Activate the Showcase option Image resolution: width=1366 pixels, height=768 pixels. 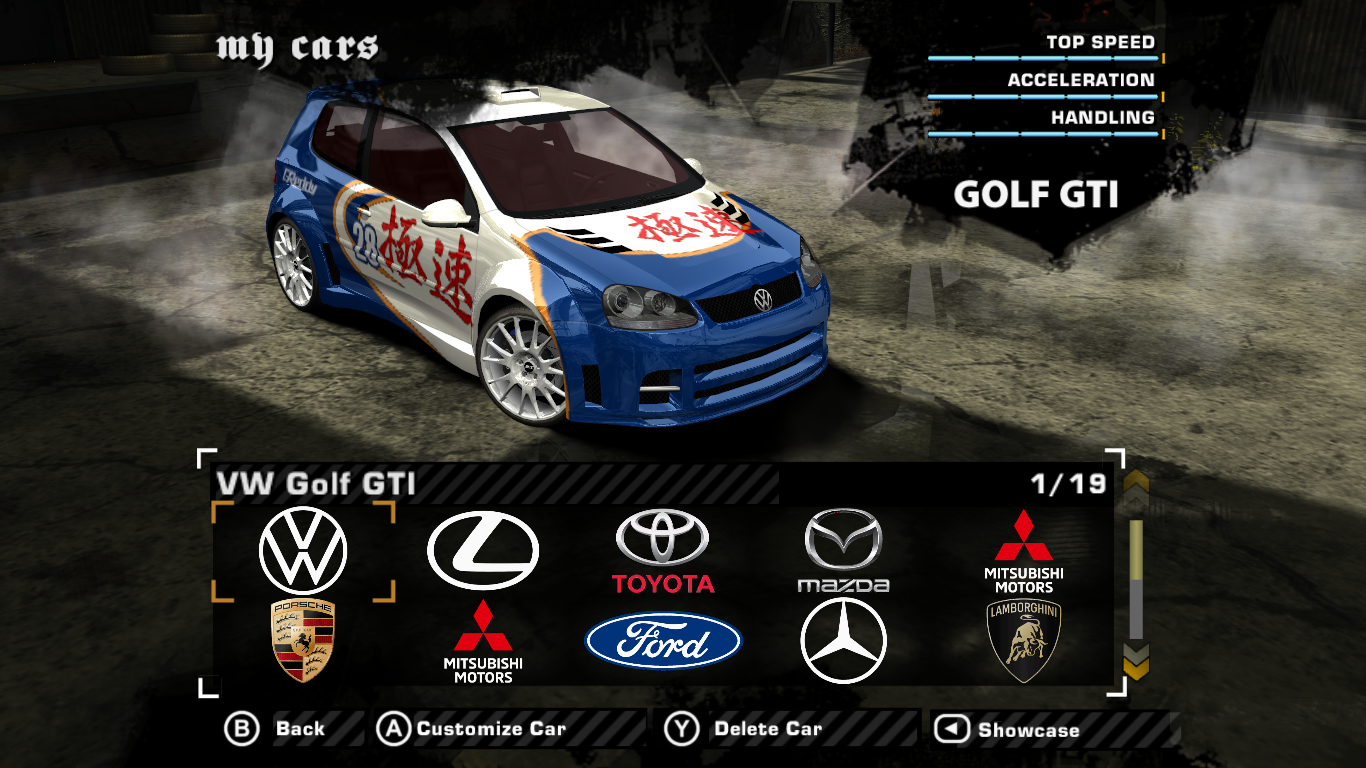1008,730
